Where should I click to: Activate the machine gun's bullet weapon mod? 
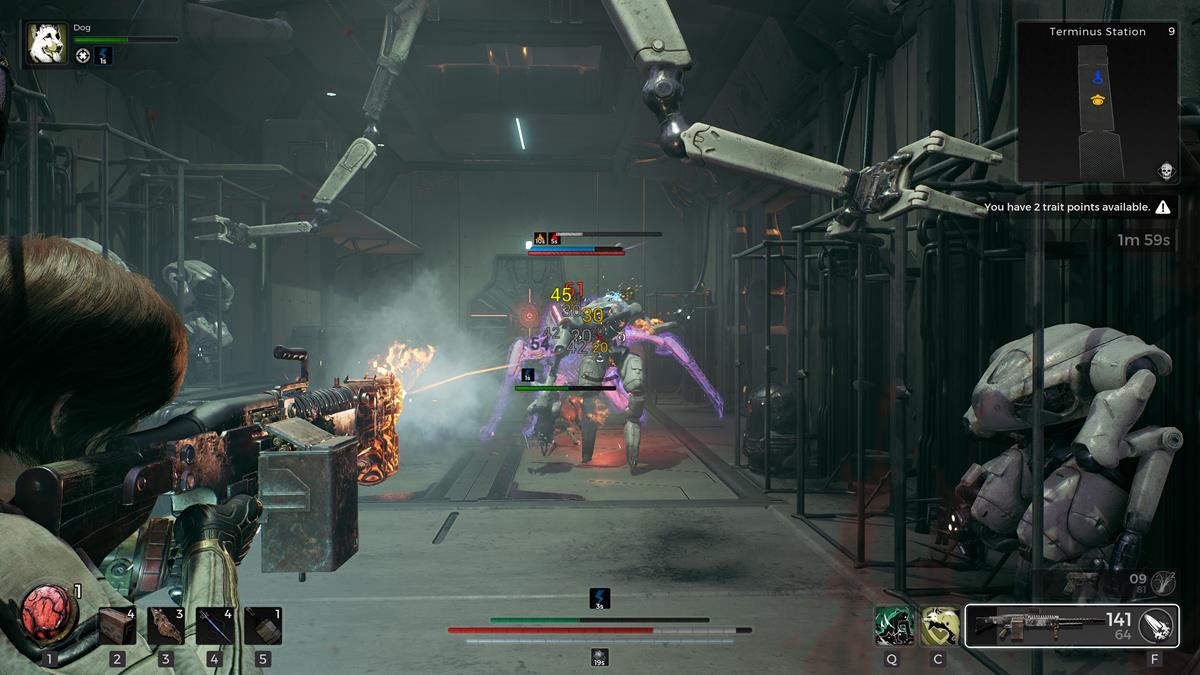coord(1154,626)
